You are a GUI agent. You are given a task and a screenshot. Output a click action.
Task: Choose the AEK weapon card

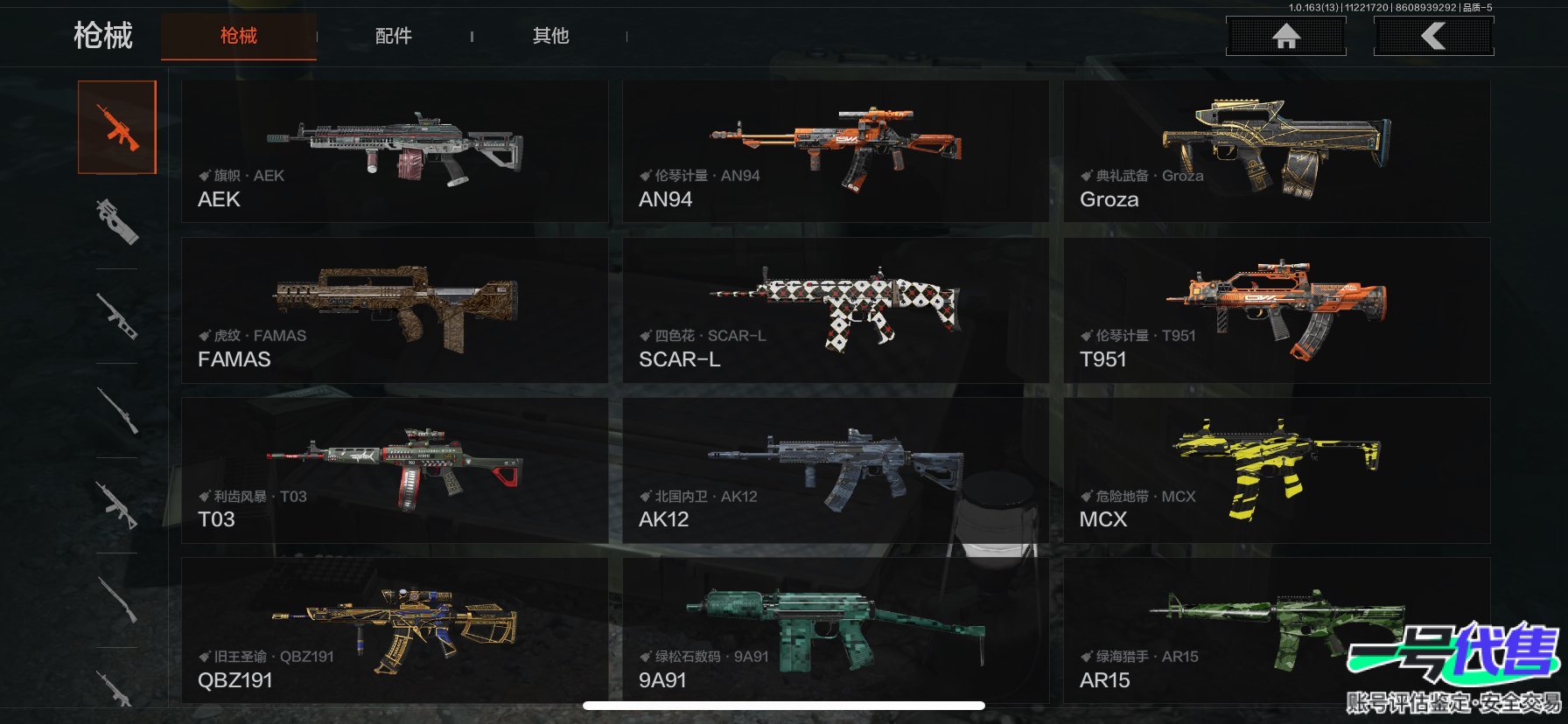tap(395, 151)
